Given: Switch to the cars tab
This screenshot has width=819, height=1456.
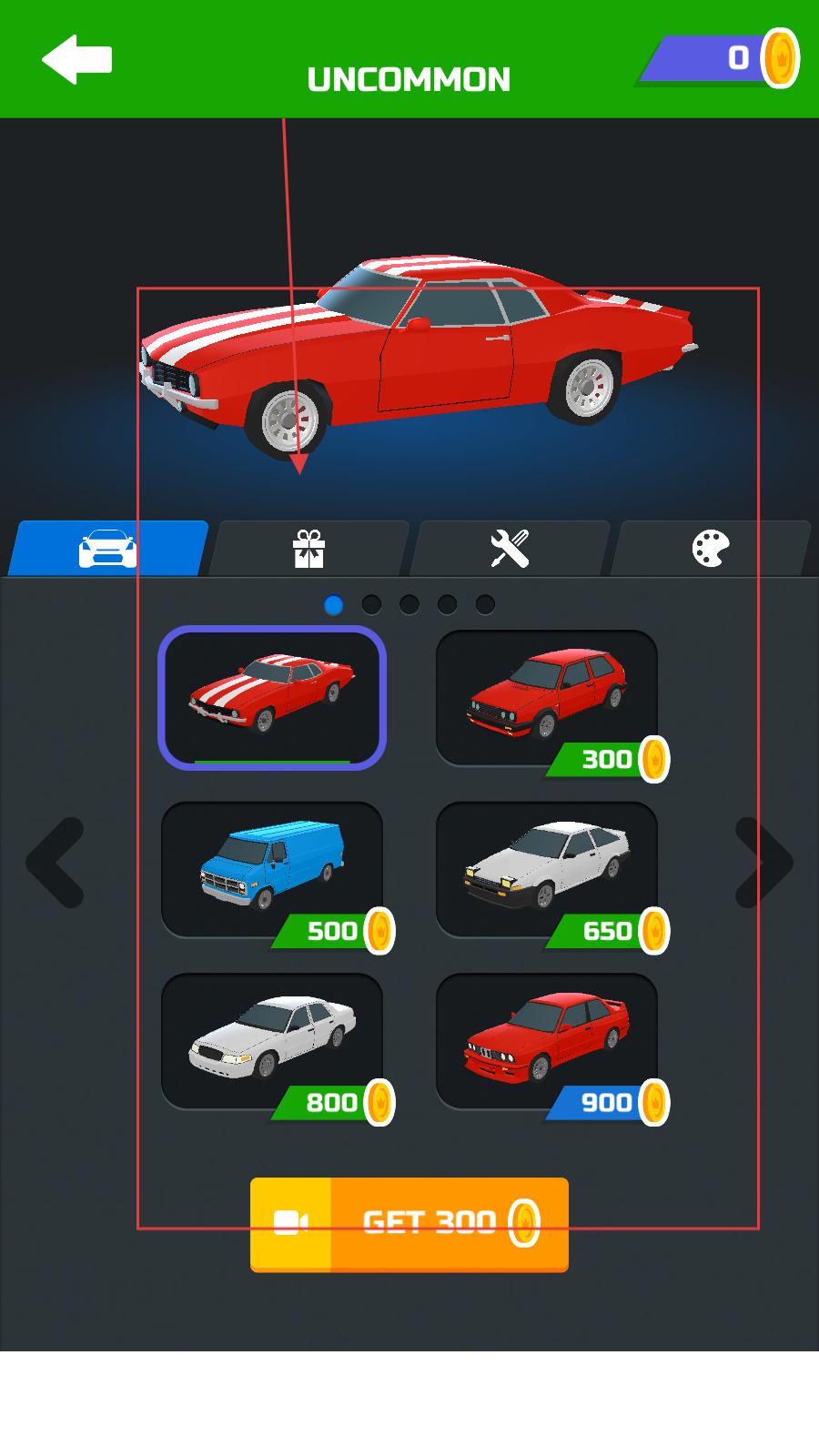Looking at the screenshot, I should coord(108,549).
